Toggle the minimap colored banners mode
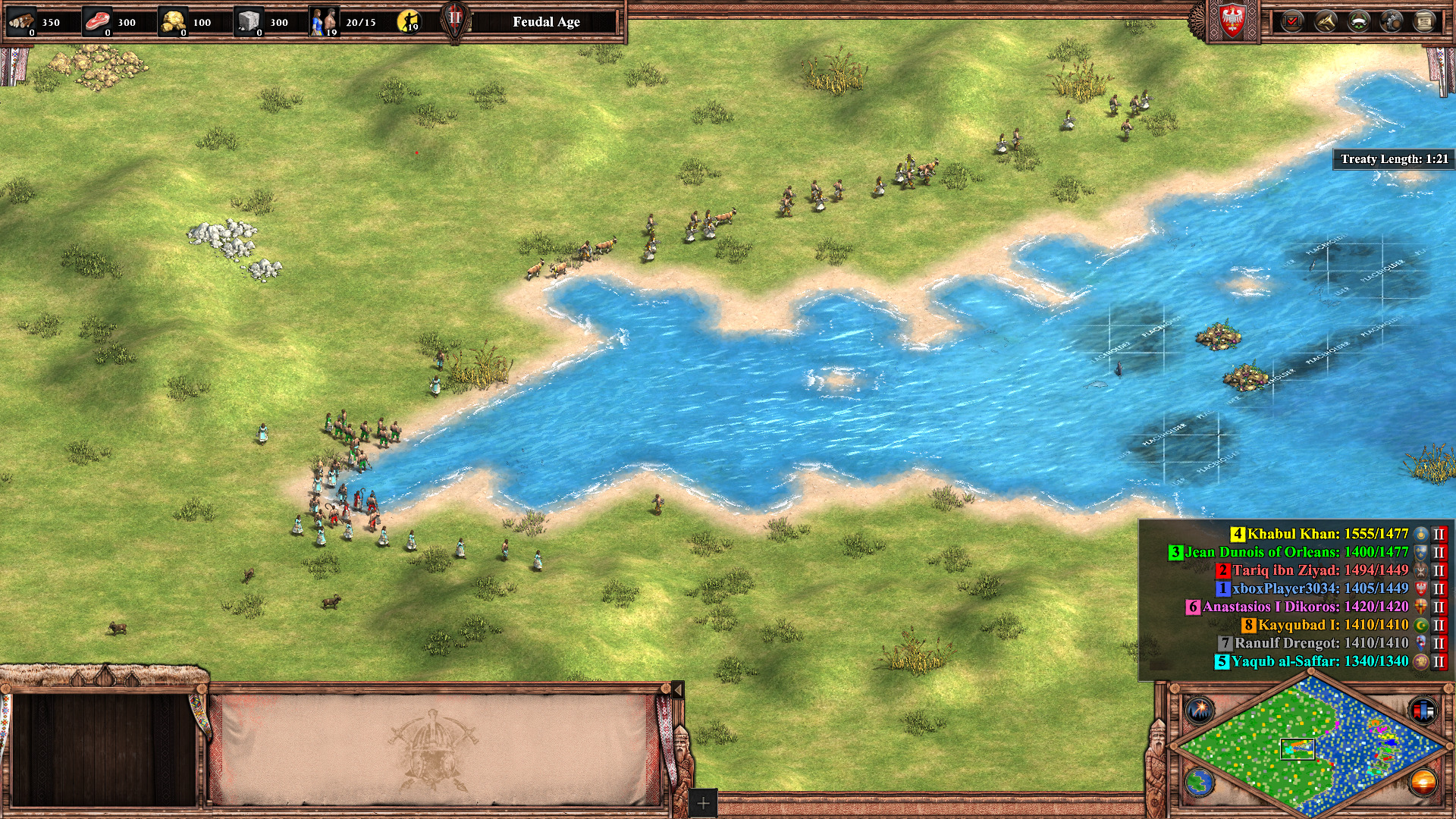 1423,711
